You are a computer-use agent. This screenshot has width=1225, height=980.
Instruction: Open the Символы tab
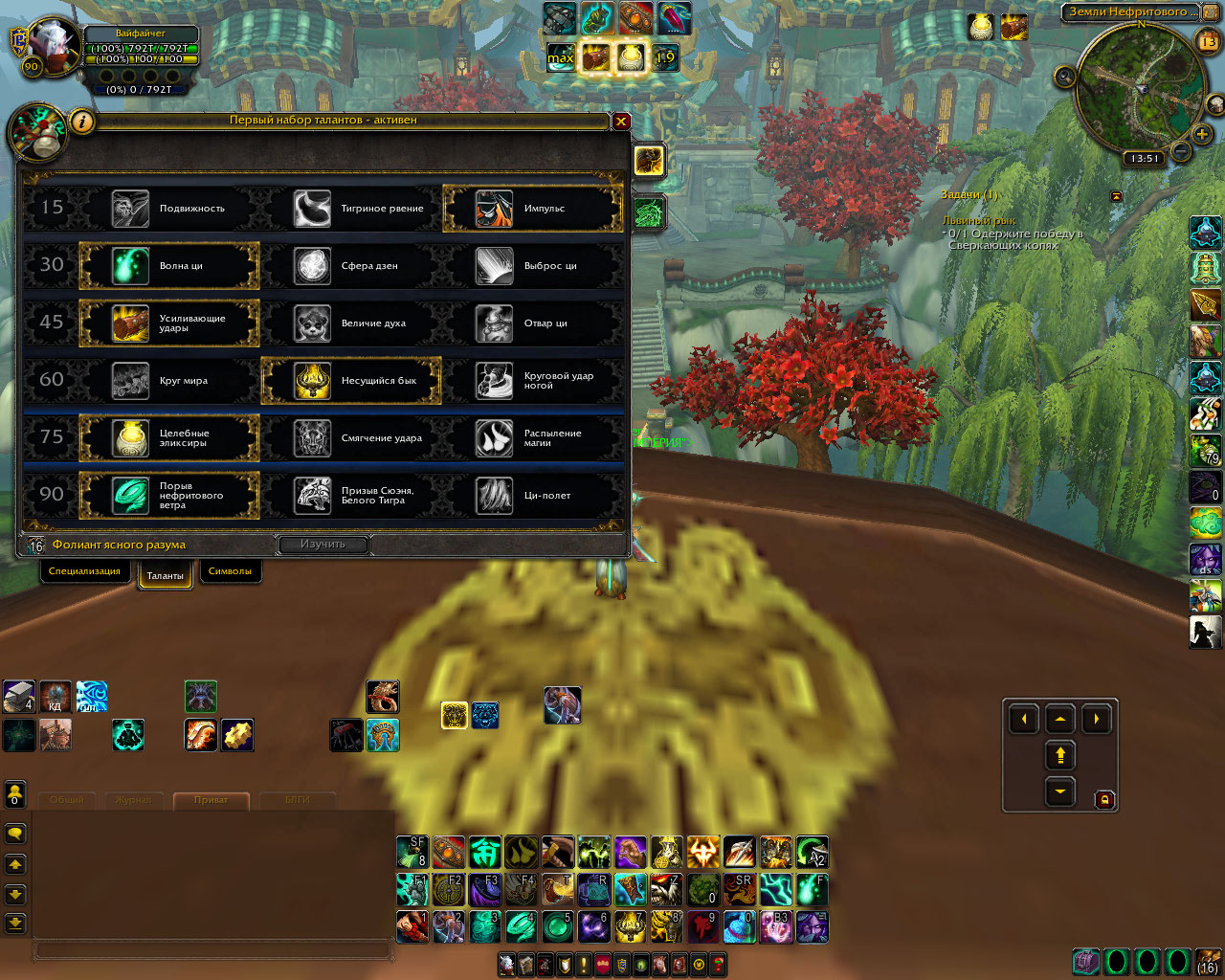click(230, 571)
